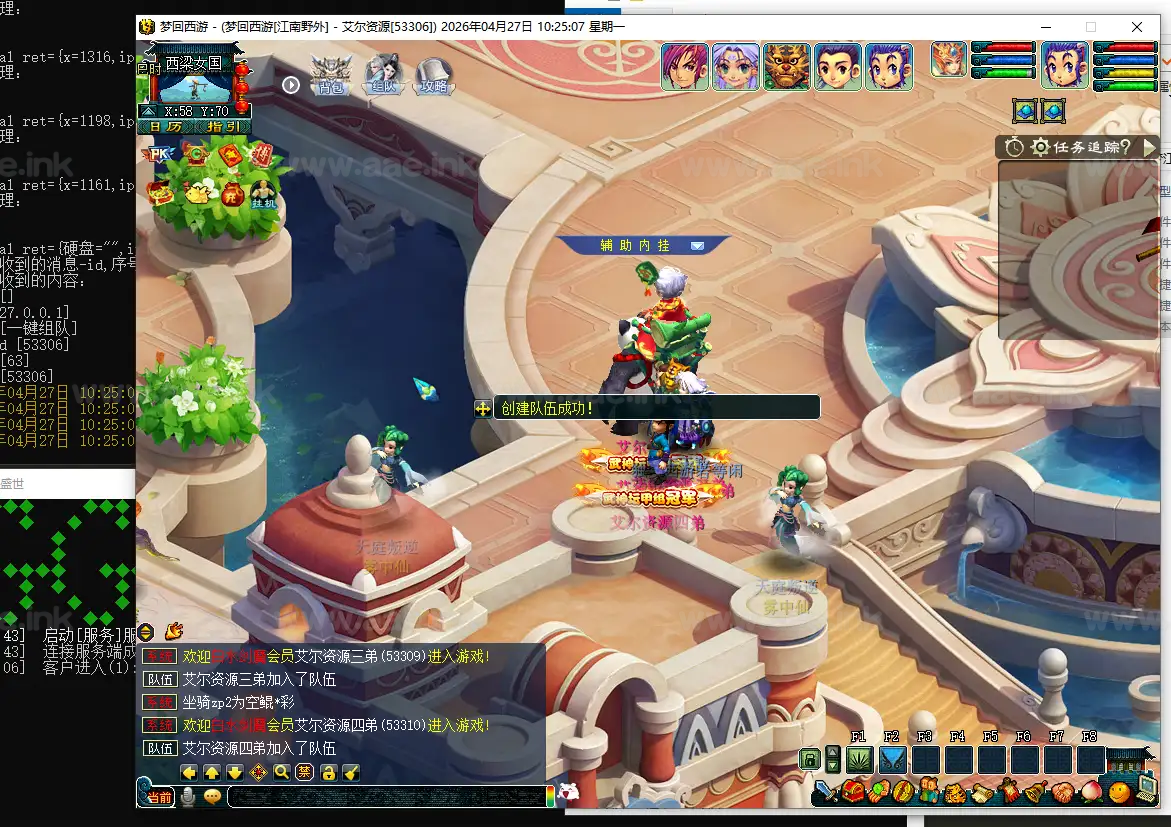Select the tiger-face team member portrait
This screenshot has height=827, width=1171.
tap(787, 67)
